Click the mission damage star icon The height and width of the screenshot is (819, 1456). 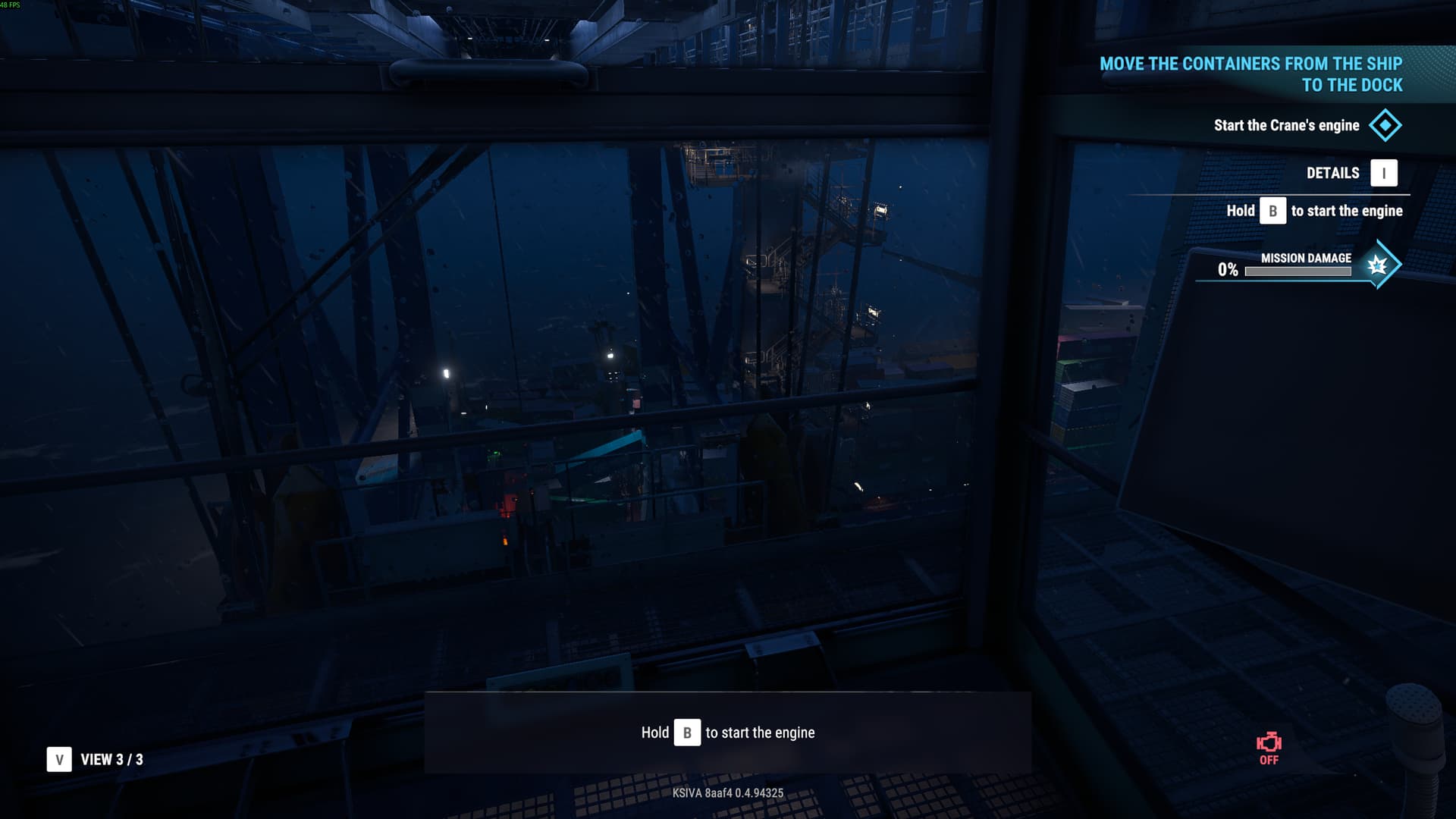1377,265
